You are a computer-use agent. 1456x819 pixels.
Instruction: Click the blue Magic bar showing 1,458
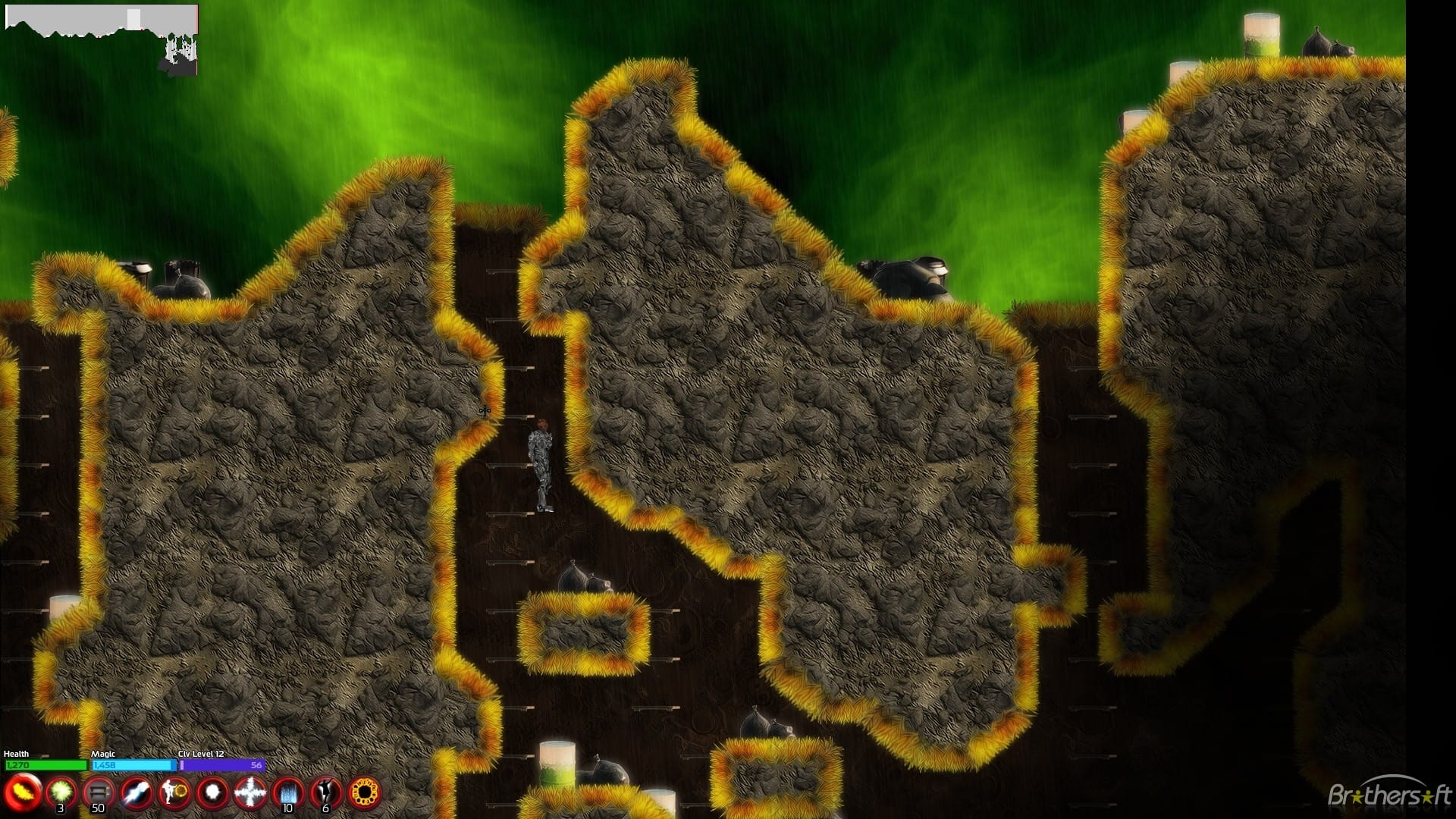point(133,765)
